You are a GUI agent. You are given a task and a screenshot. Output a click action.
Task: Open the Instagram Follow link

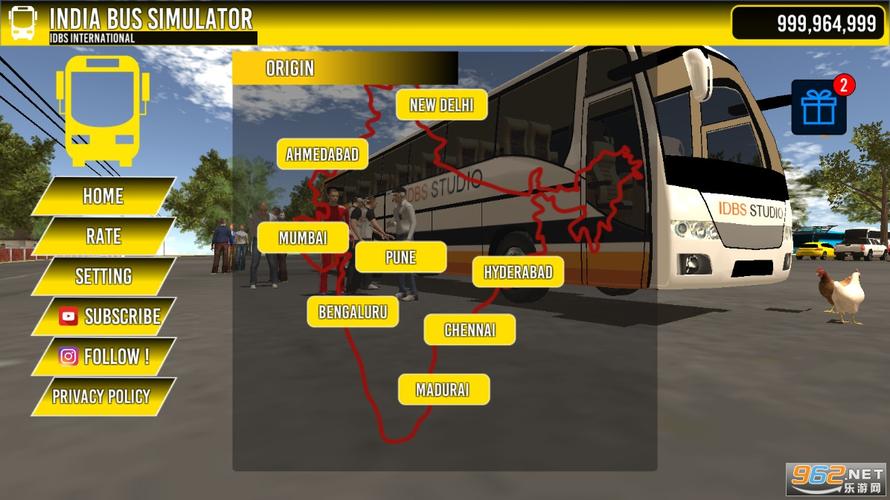coord(104,356)
